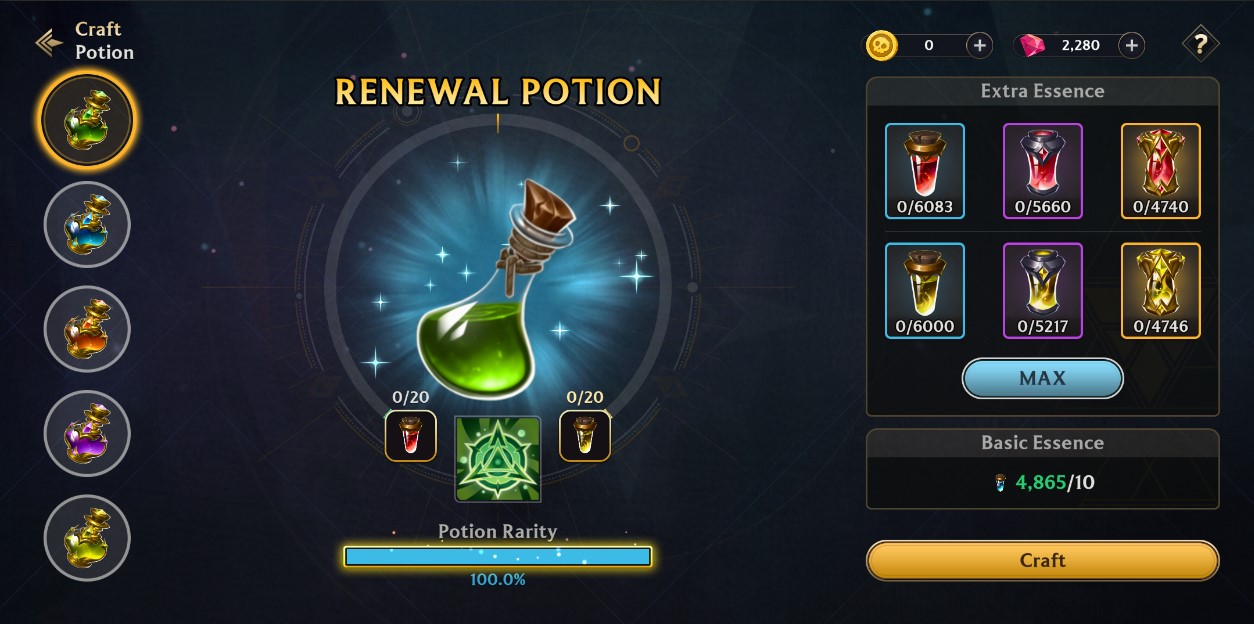Image resolution: width=1254 pixels, height=624 pixels.
Task: Choose the blue potion recipe
Action: click(87, 225)
